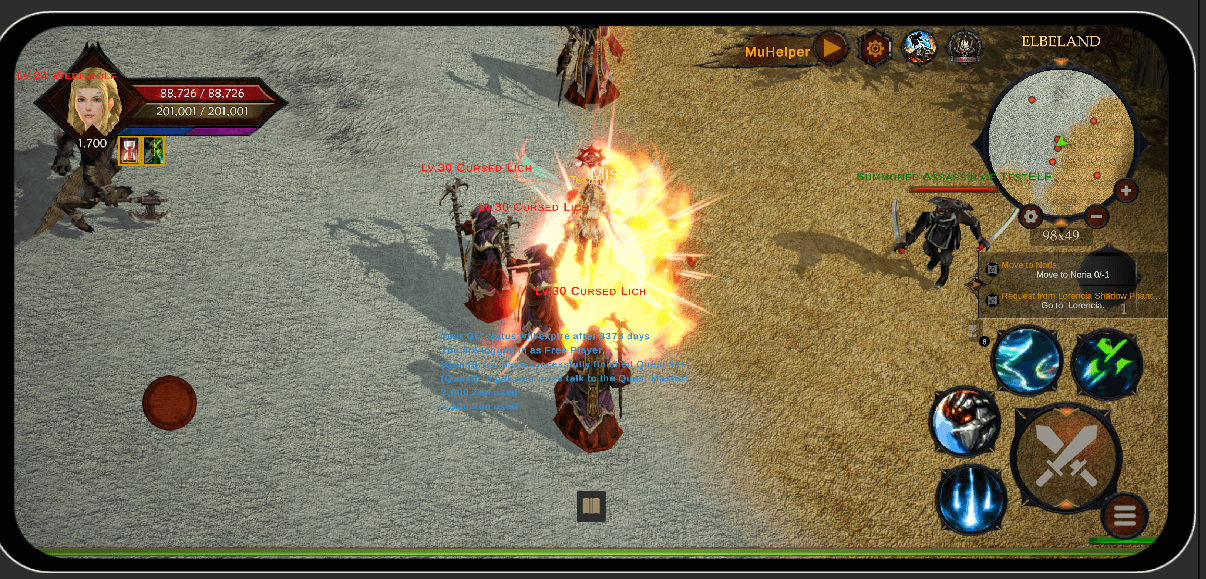
Task: Click the blonde character portrait
Action: 93,102
